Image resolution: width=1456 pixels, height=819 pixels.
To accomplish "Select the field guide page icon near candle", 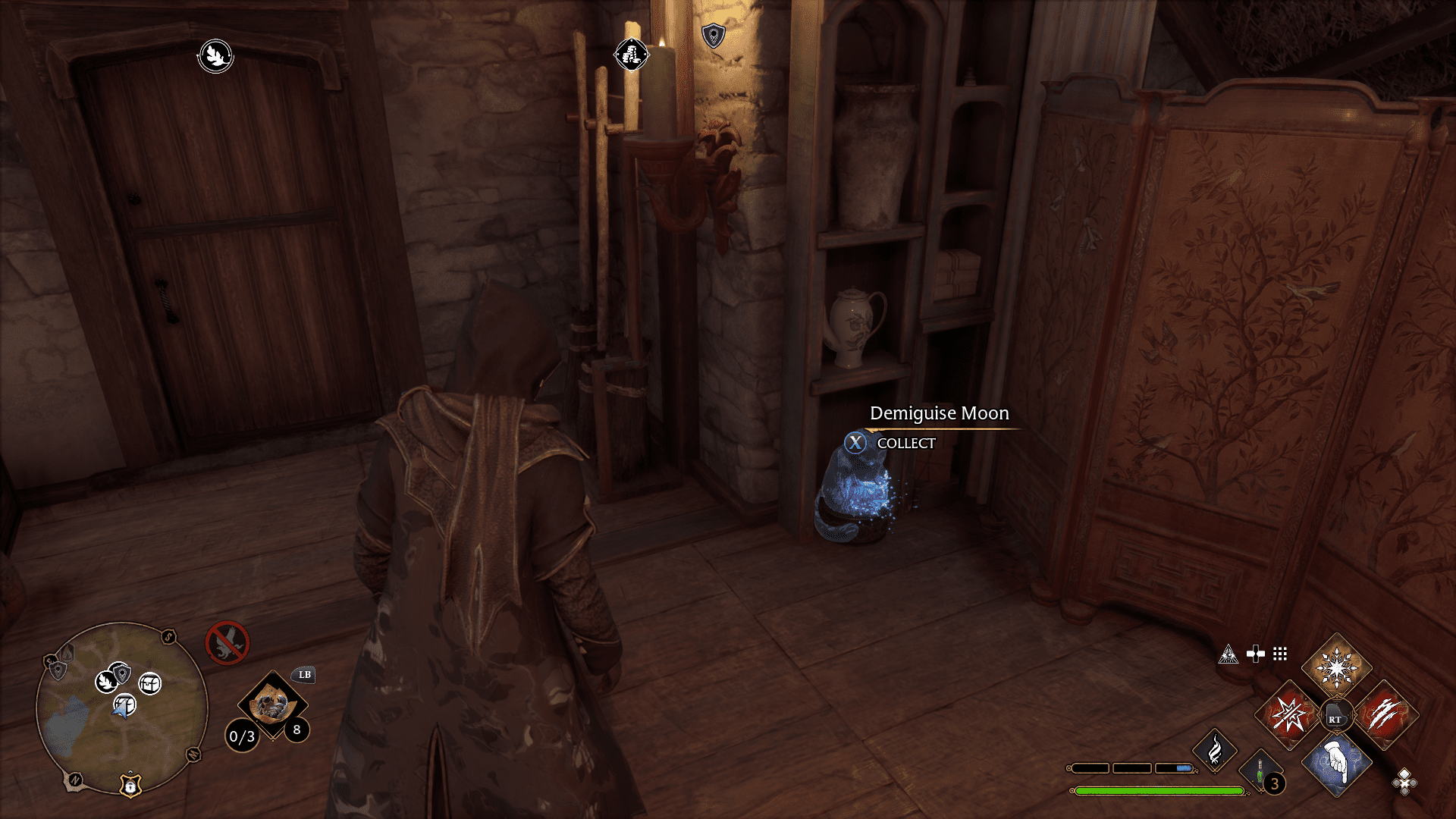I will click(632, 55).
